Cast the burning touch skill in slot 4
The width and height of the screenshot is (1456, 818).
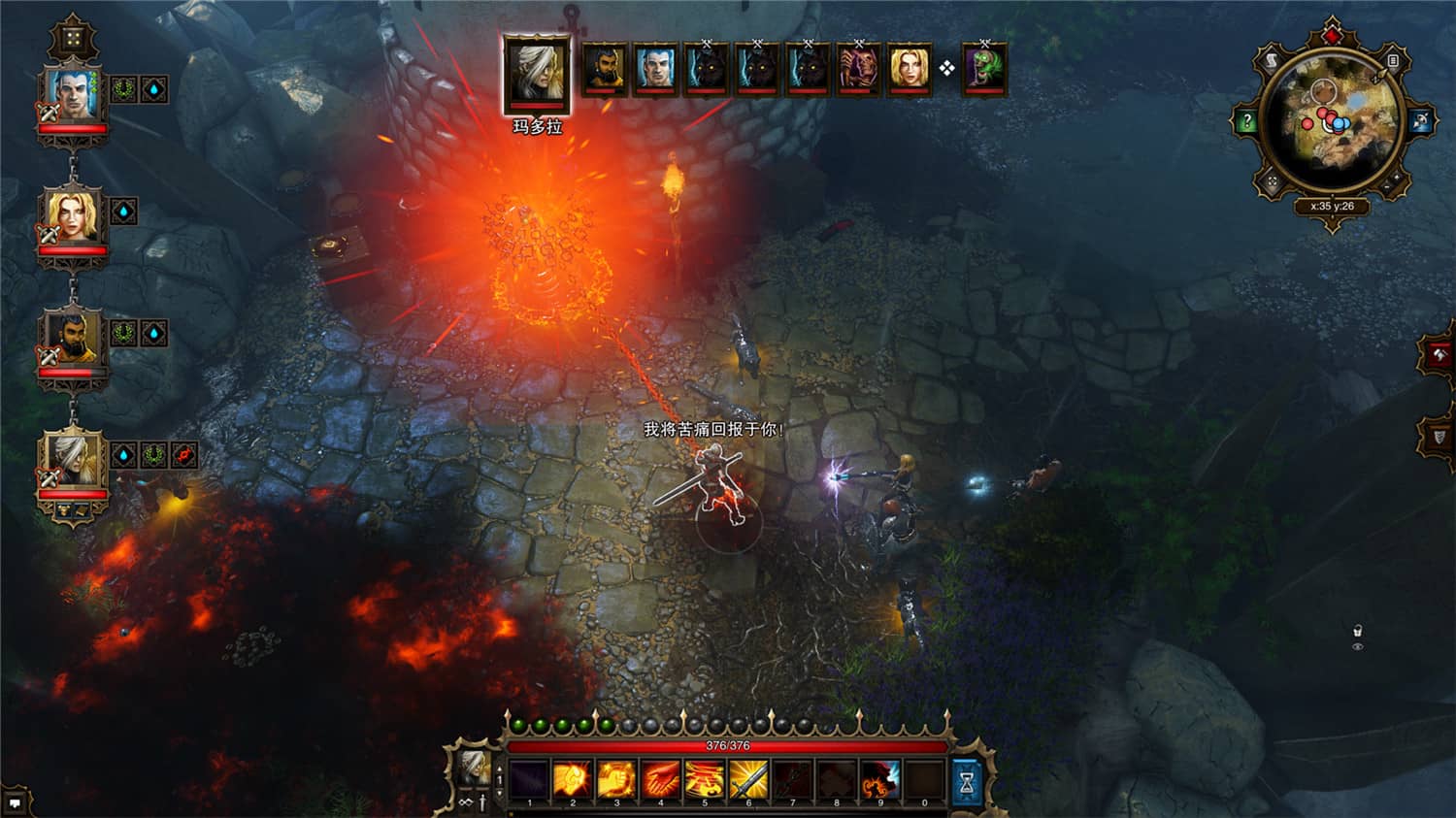click(x=660, y=778)
